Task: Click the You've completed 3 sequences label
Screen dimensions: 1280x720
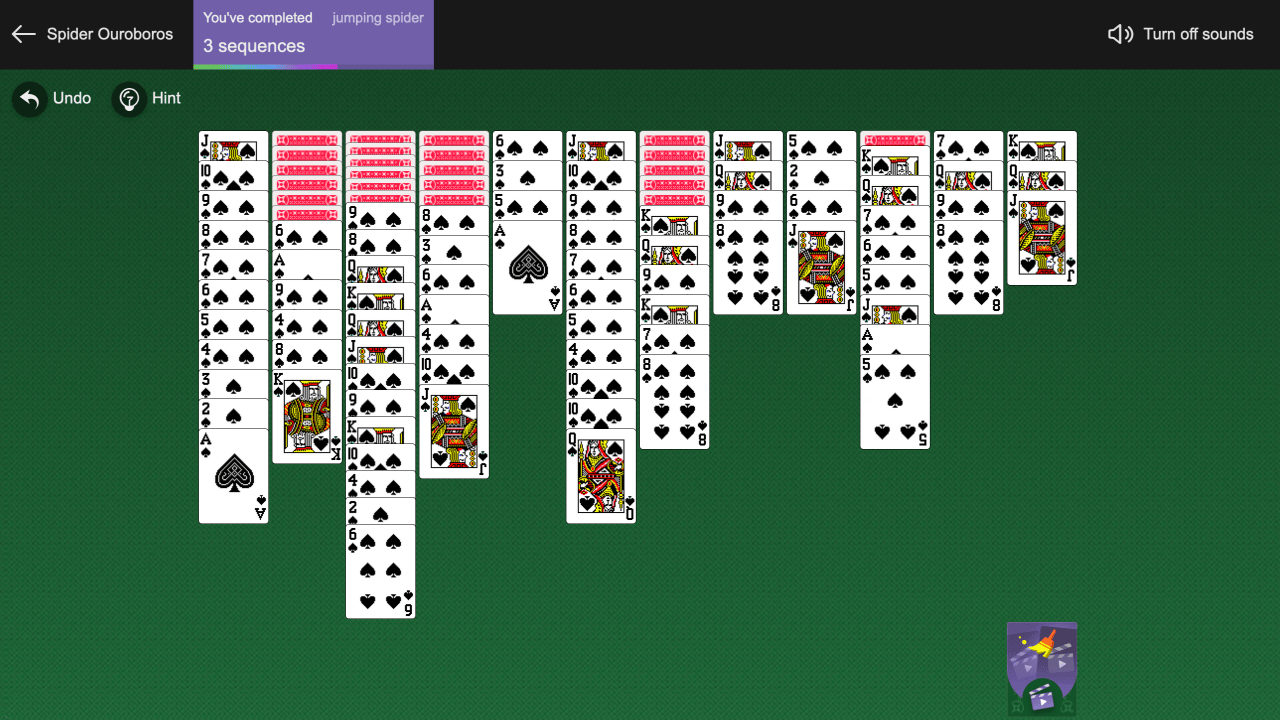Action: point(253,32)
